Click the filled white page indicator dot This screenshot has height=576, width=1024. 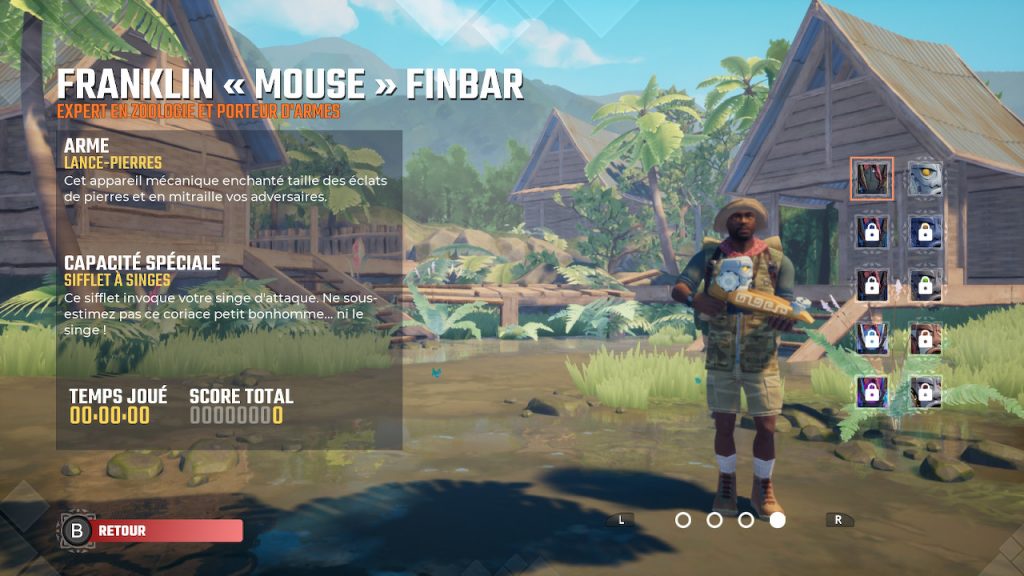pos(777,520)
